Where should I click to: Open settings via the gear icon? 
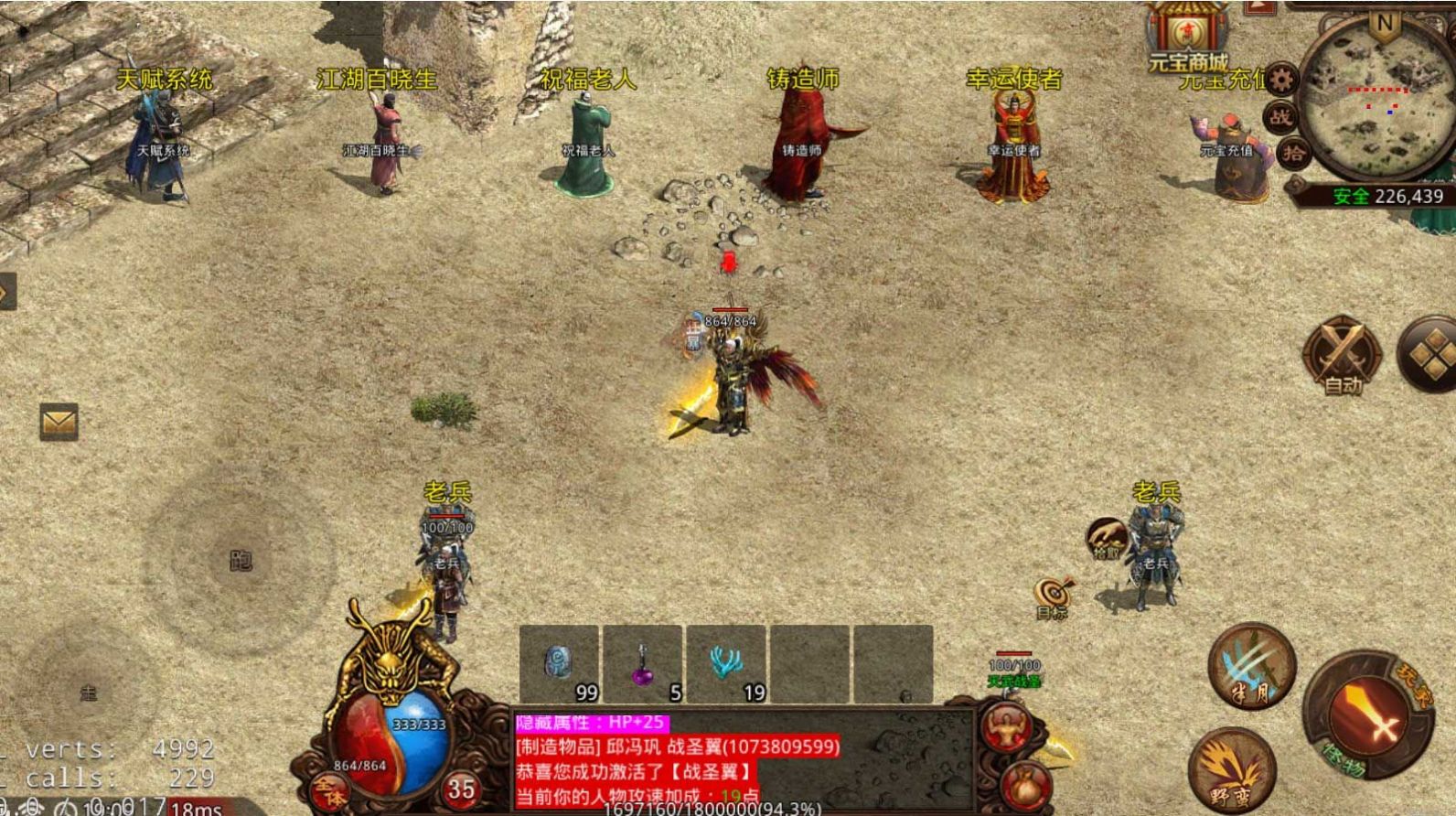pos(1281,81)
